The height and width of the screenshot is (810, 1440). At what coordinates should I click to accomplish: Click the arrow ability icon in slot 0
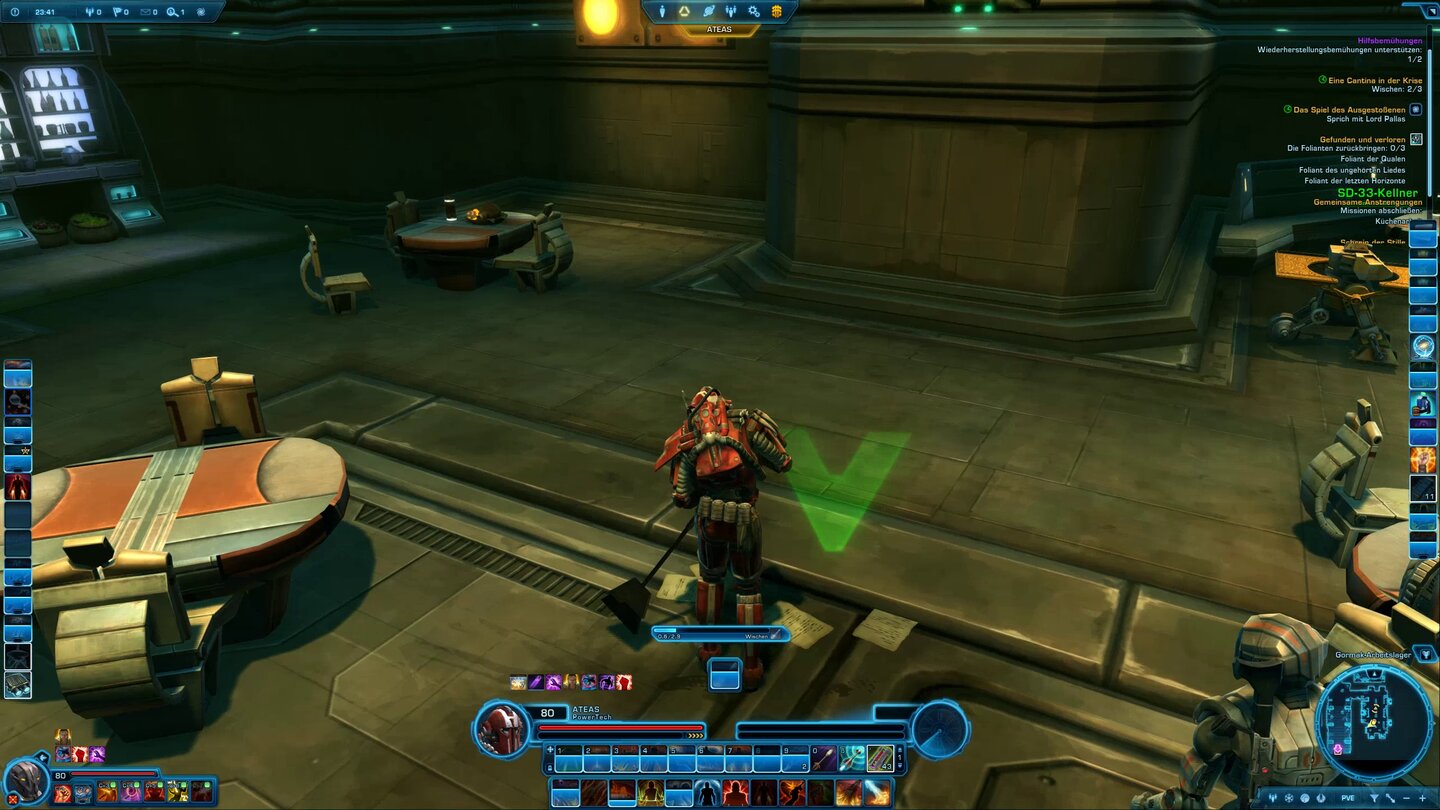pos(822,756)
